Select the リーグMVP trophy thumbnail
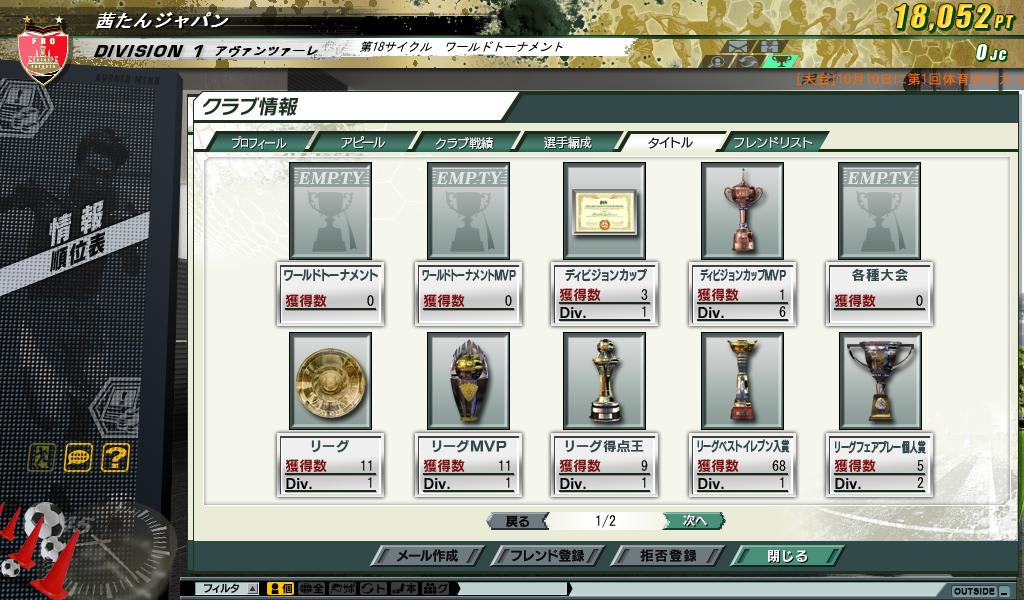Viewport: 1024px width, 600px height. point(467,381)
